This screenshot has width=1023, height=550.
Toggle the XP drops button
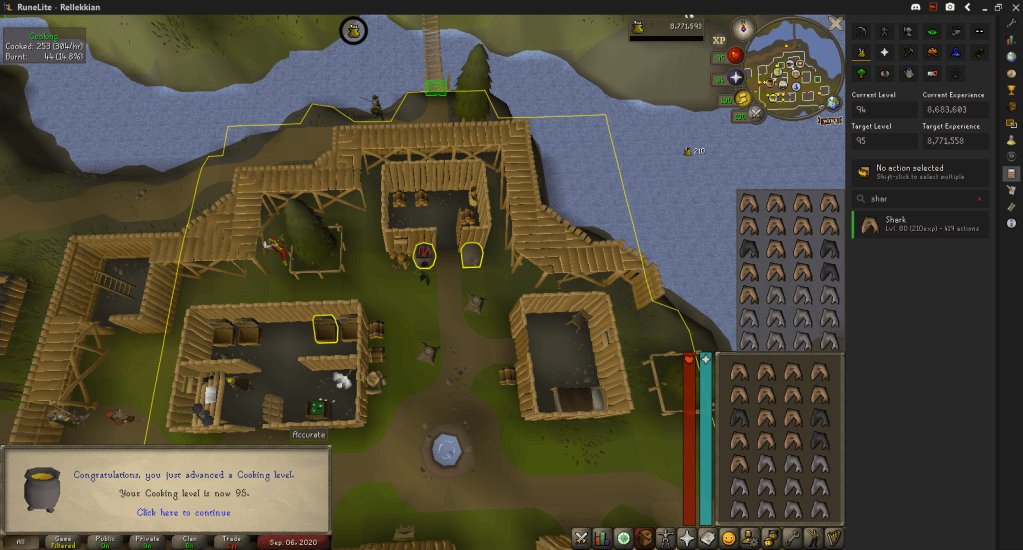coord(718,41)
